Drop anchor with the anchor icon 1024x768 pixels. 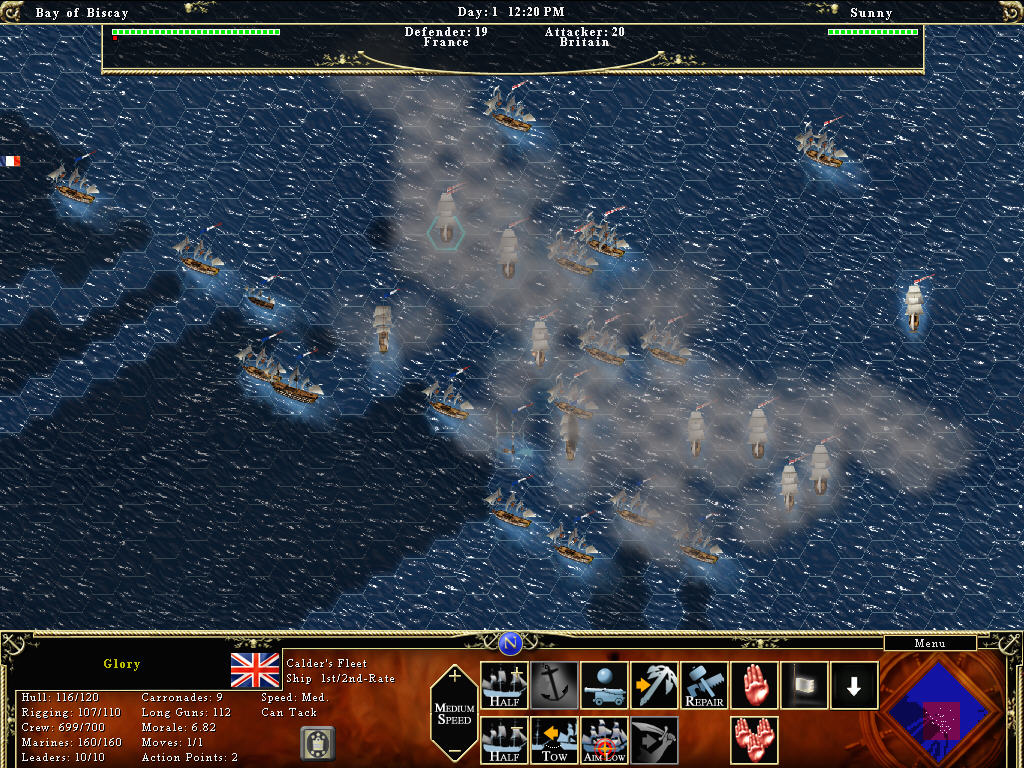[554, 685]
